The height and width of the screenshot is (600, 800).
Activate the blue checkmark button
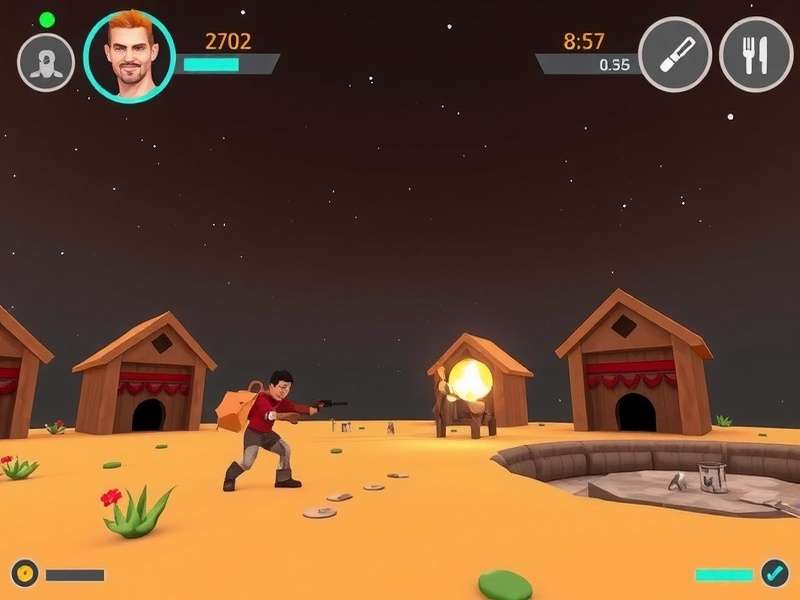[x=775, y=573]
